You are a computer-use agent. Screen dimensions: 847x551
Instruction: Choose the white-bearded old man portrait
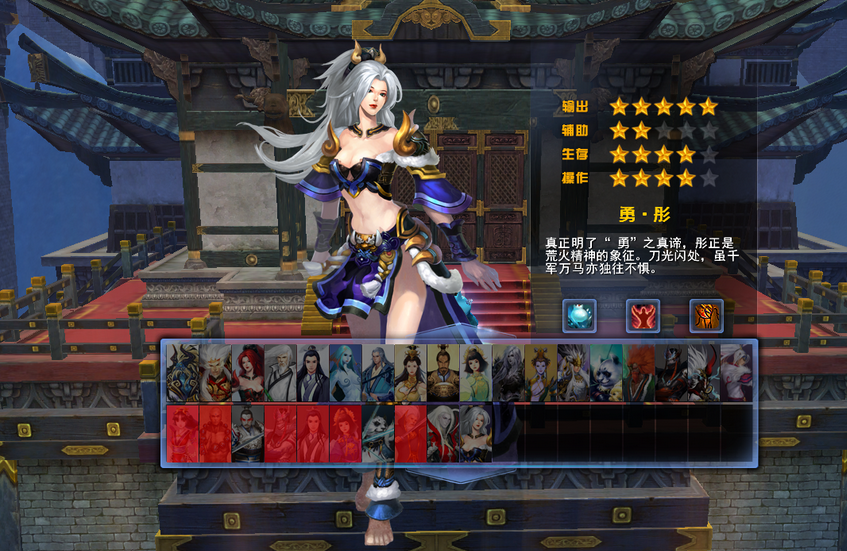point(281,373)
